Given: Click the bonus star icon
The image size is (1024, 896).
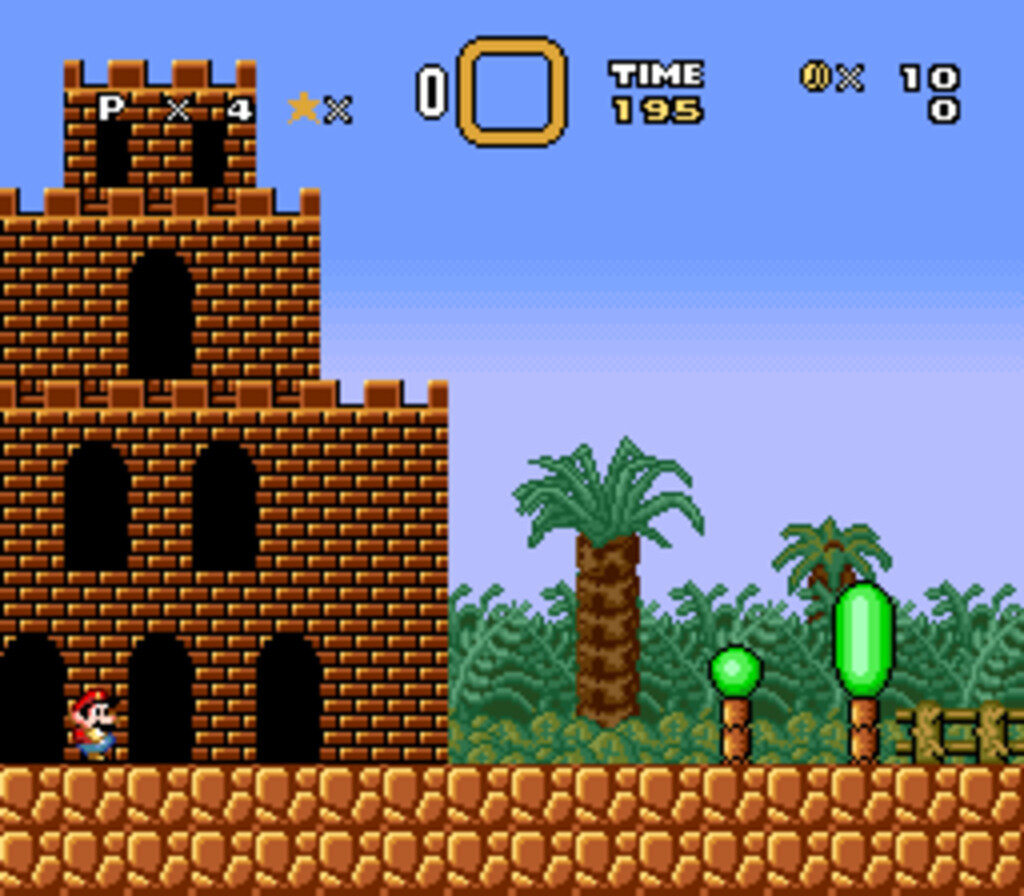Looking at the screenshot, I should point(303,108).
